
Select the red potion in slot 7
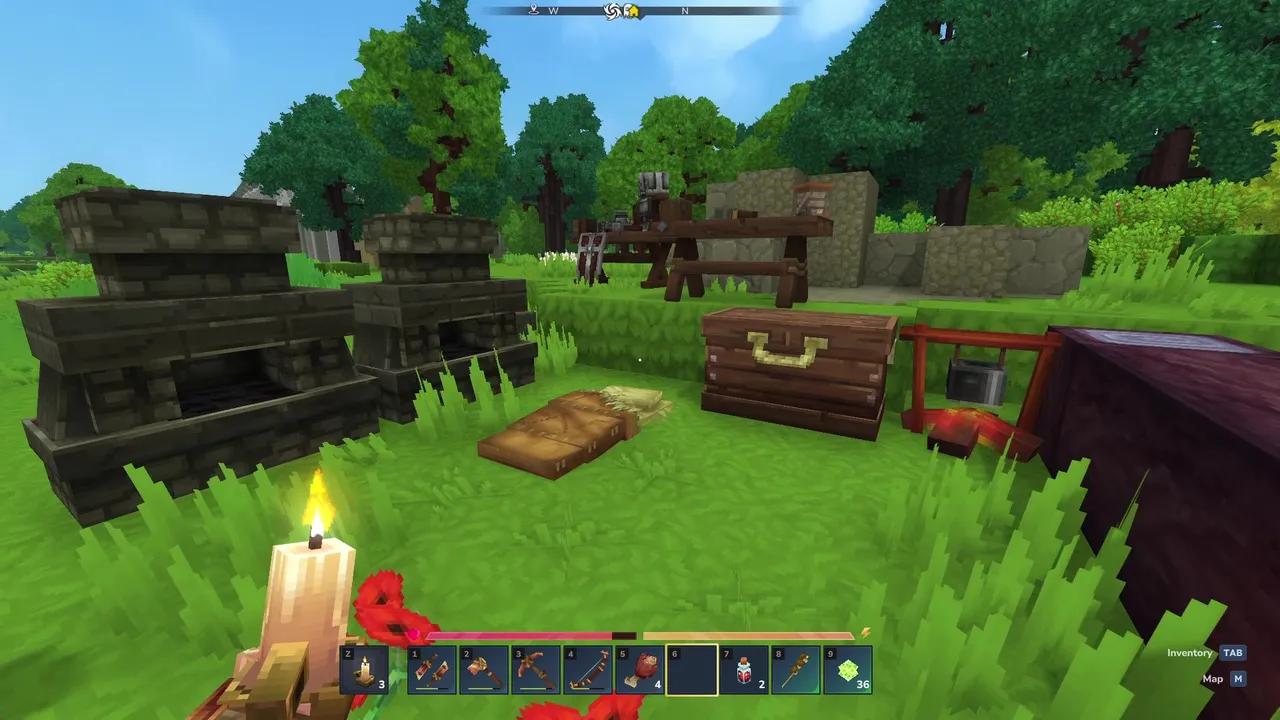point(742,668)
